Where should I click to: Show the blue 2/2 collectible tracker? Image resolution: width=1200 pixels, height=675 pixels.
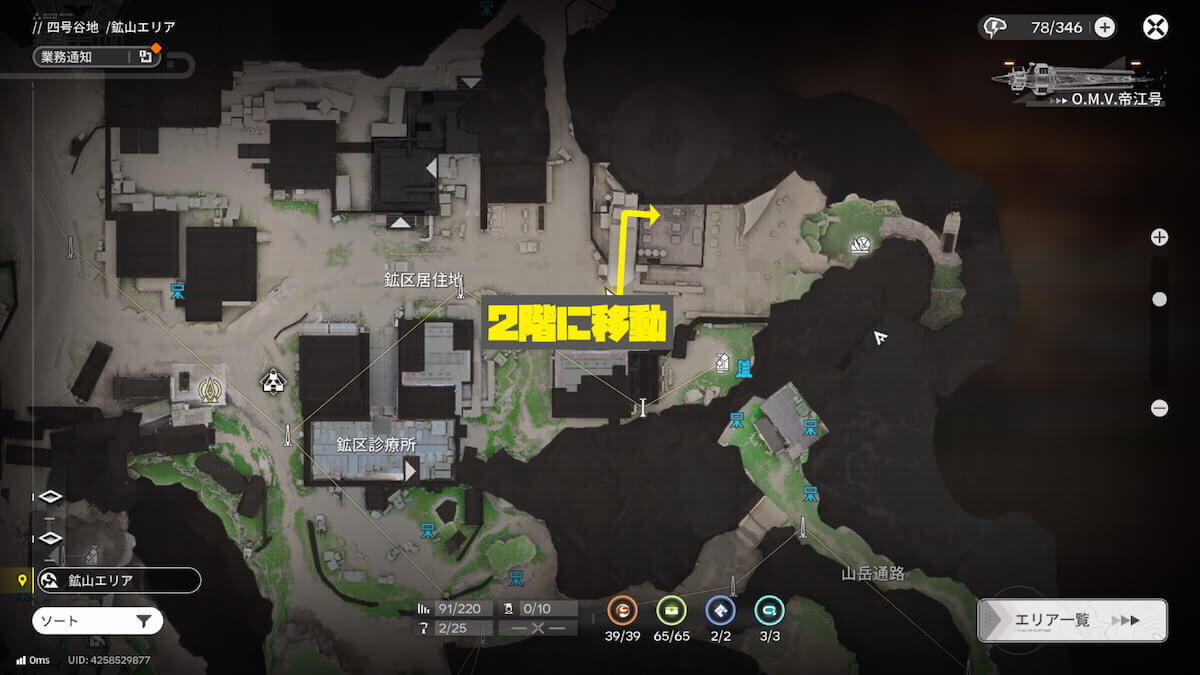click(720, 610)
